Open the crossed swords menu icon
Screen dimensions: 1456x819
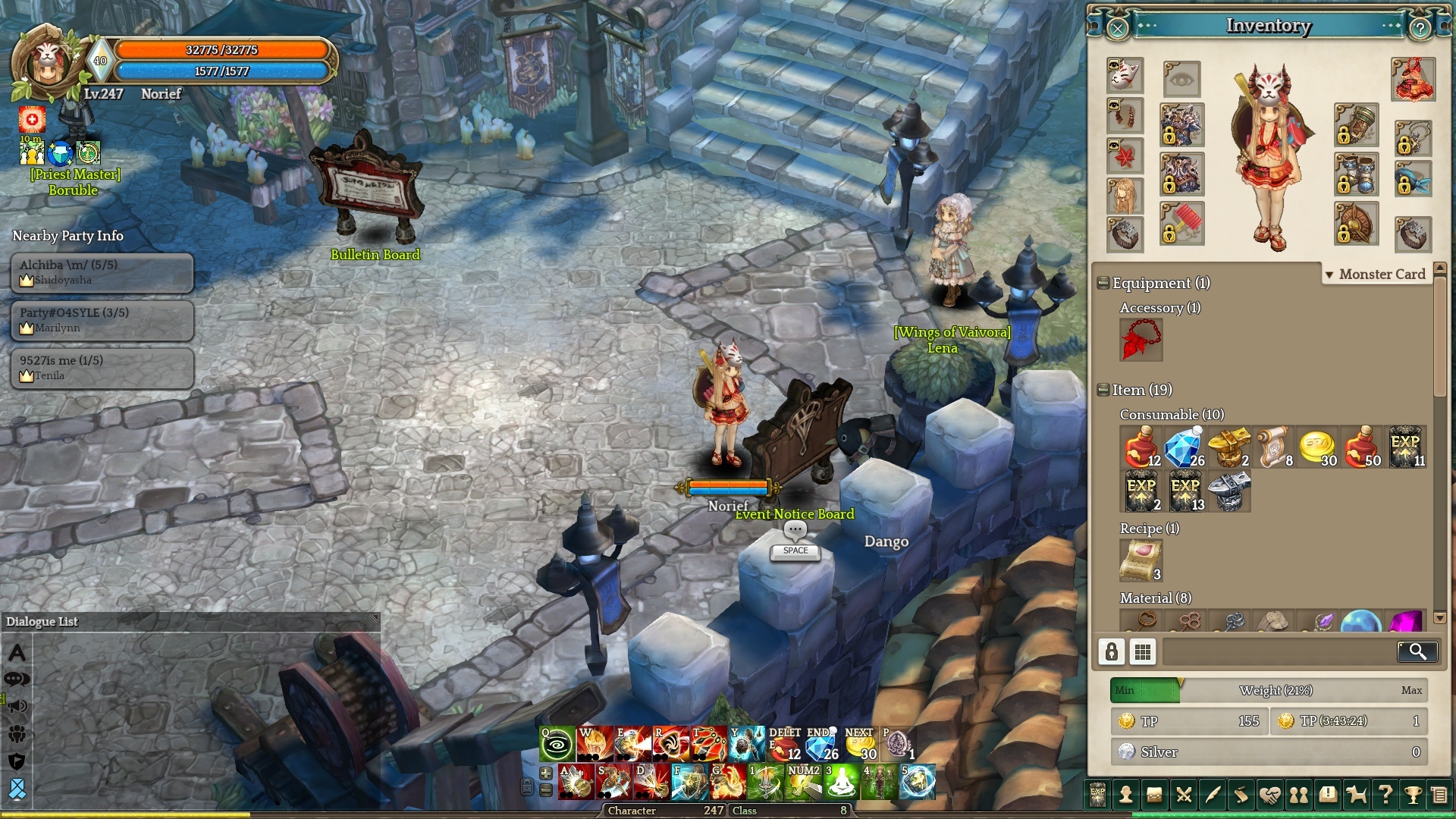point(1183,795)
